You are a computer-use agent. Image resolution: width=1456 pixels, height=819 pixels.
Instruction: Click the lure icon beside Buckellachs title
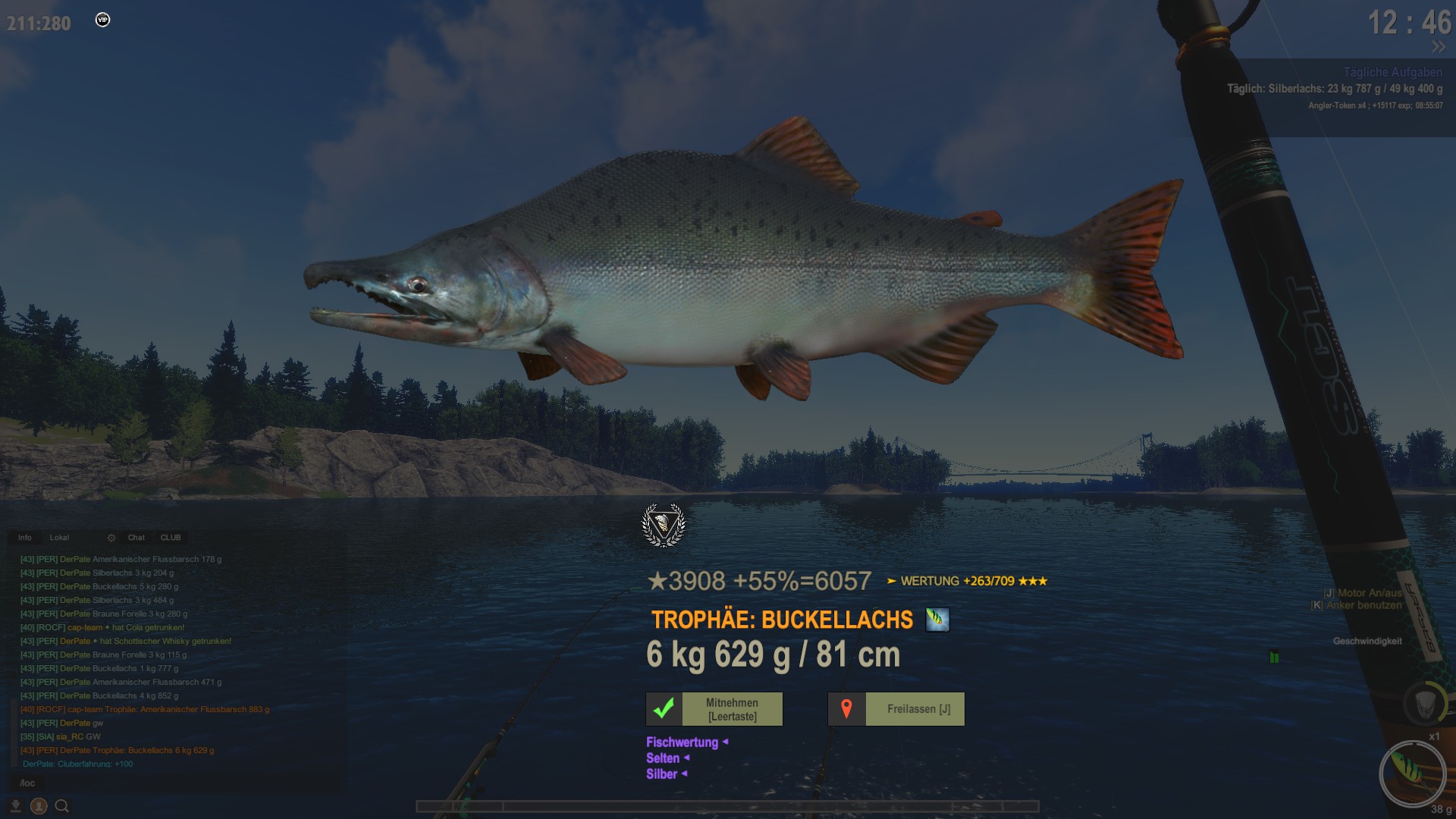[937, 620]
